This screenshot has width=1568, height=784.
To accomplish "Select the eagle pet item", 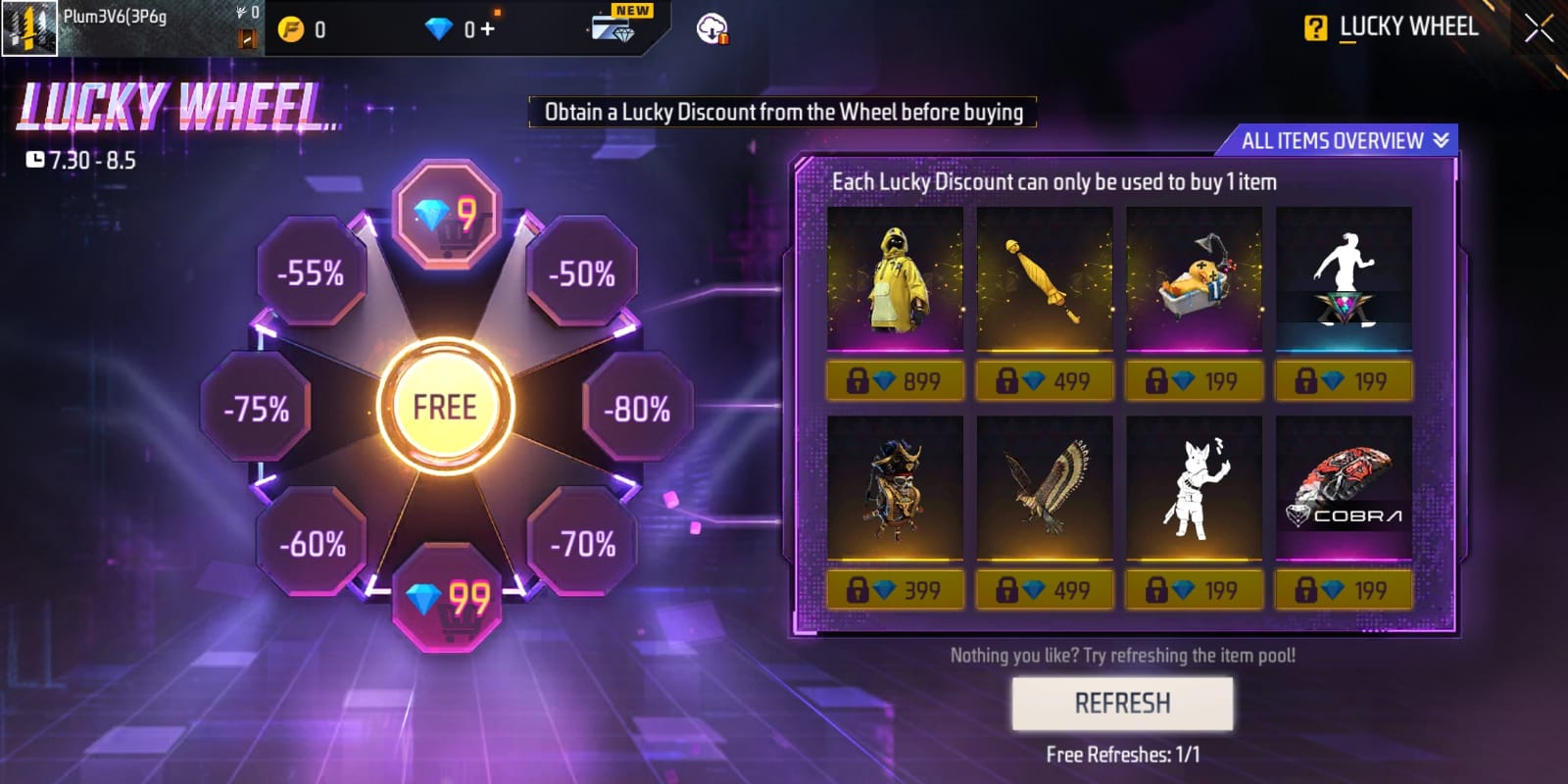I will [x=1044, y=488].
